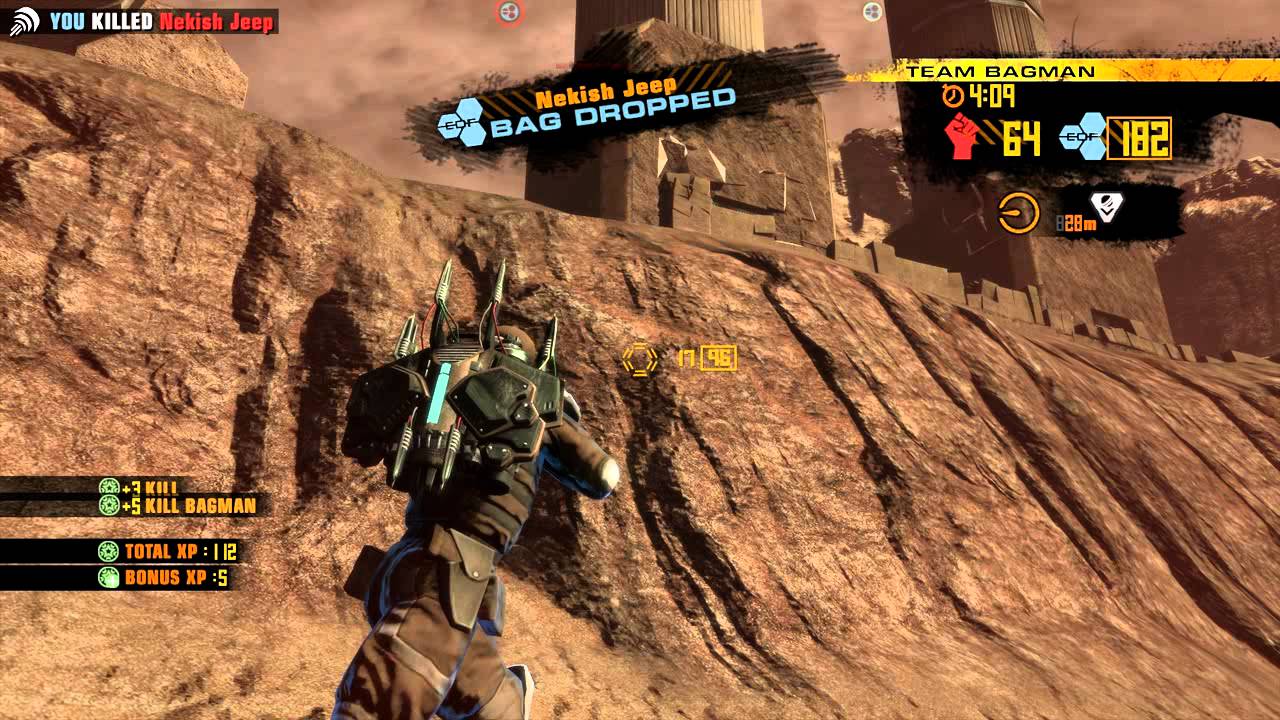
Task: Select the EDF hexagon icon beside score 182
Action: (1083, 137)
